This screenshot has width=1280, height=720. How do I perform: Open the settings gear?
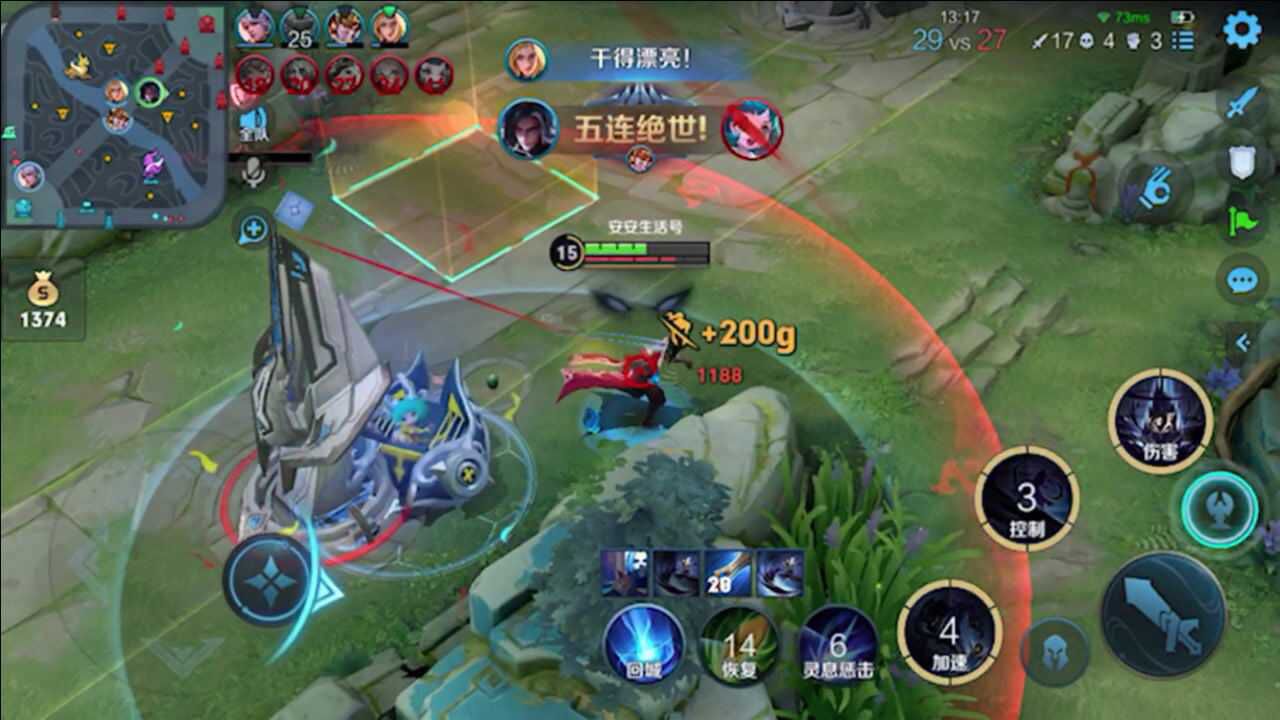(1242, 31)
